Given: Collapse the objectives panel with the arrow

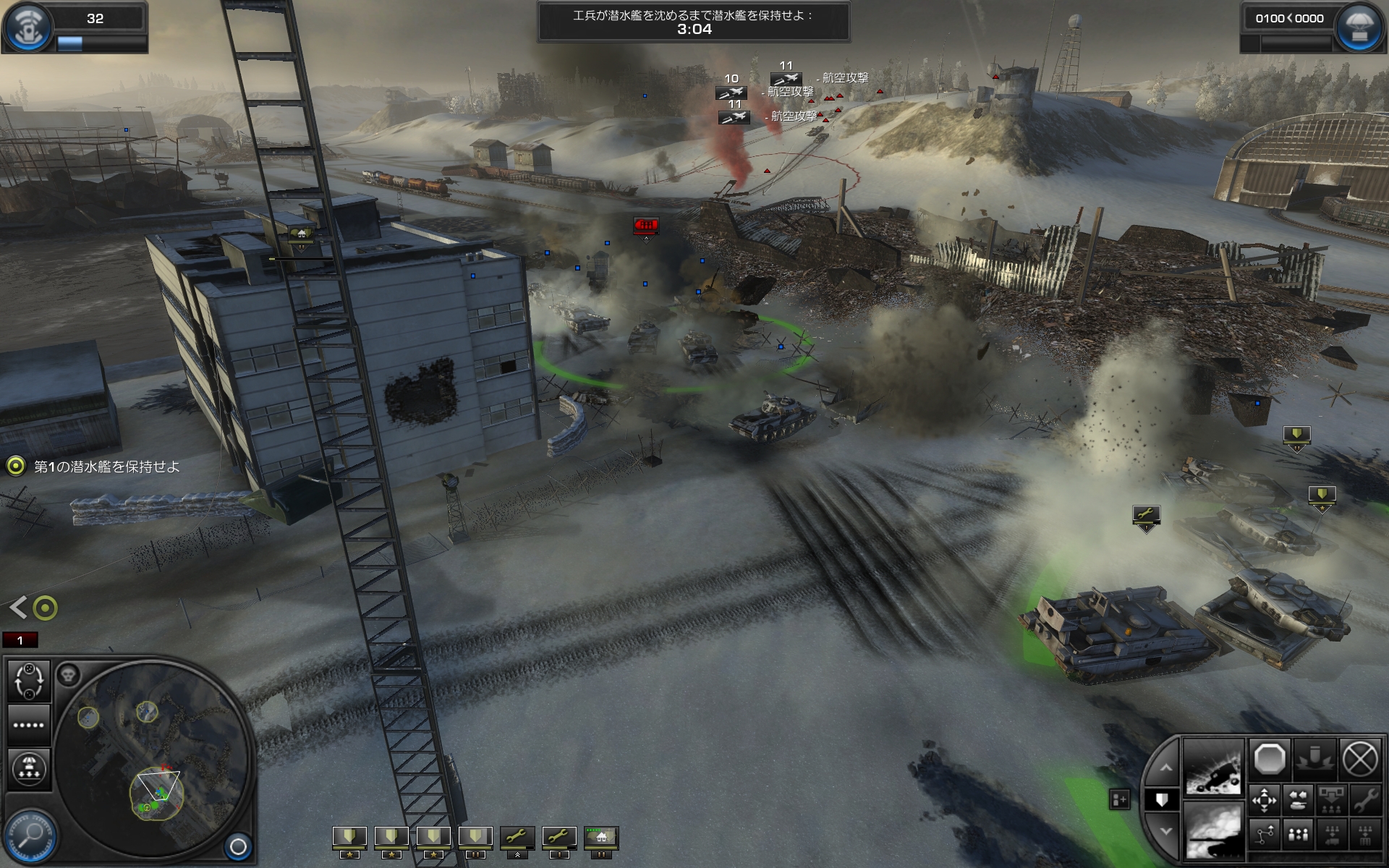Looking at the screenshot, I should pyautogui.click(x=19, y=608).
